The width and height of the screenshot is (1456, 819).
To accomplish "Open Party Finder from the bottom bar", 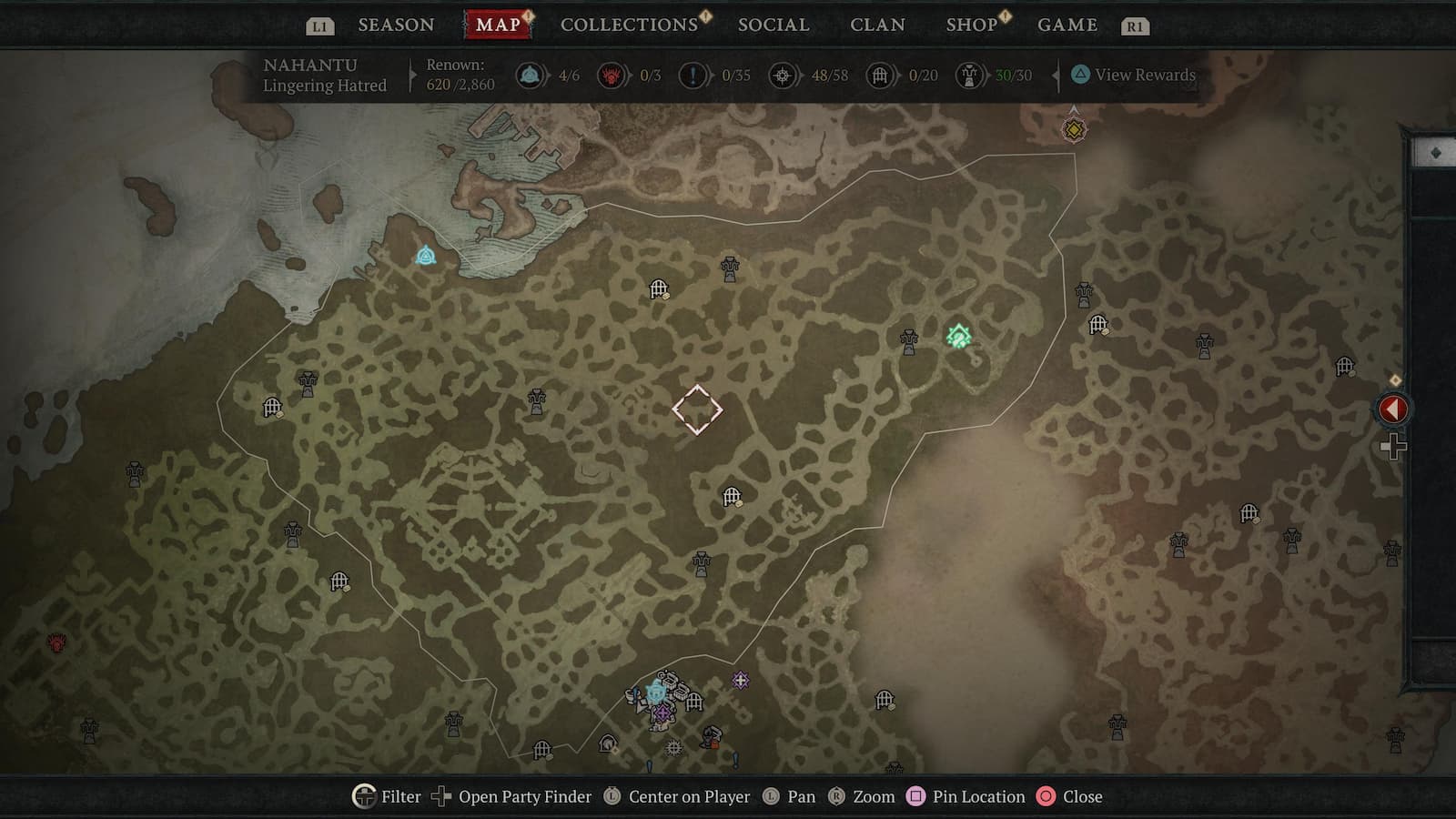I will click(x=516, y=796).
